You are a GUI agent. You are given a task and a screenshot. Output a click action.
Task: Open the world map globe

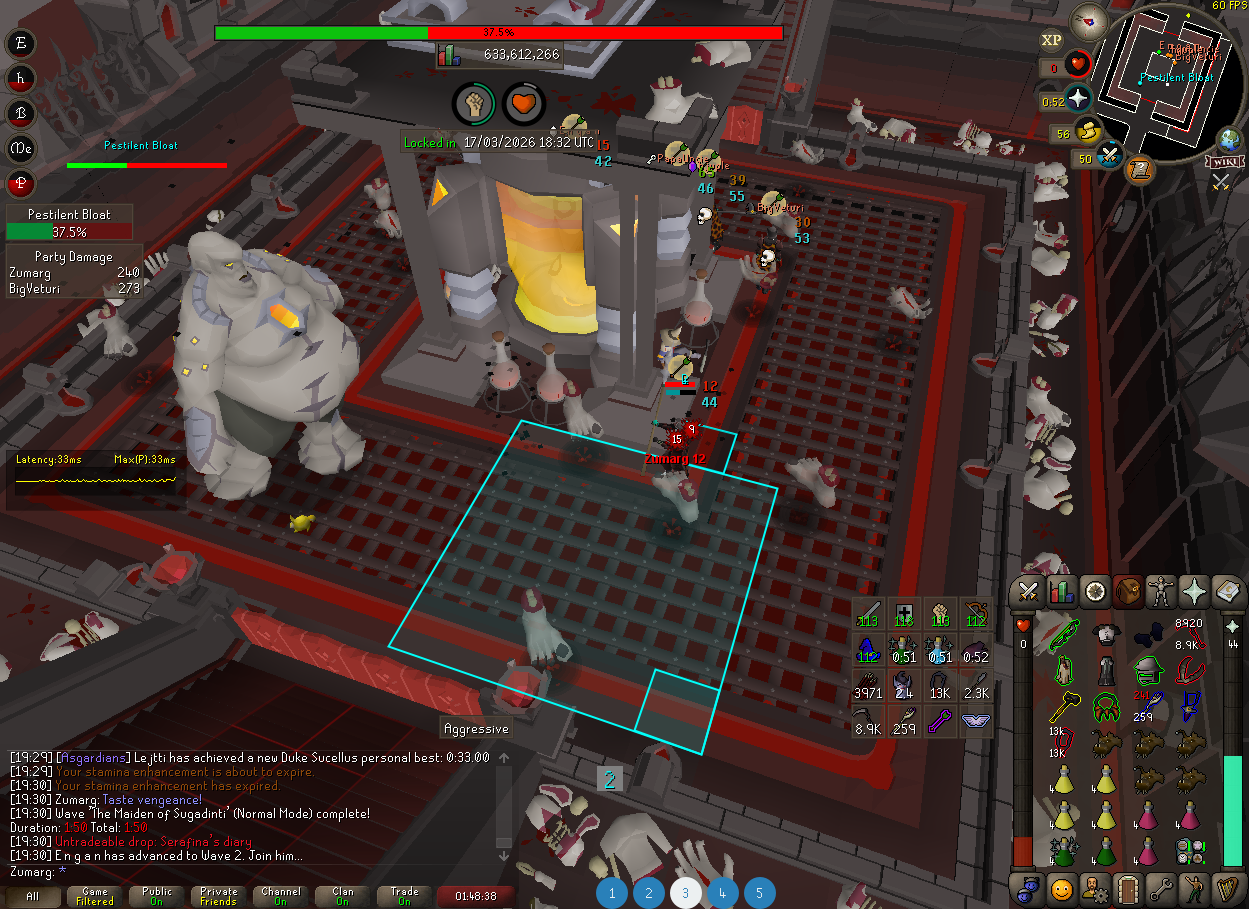(x=1229, y=139)
